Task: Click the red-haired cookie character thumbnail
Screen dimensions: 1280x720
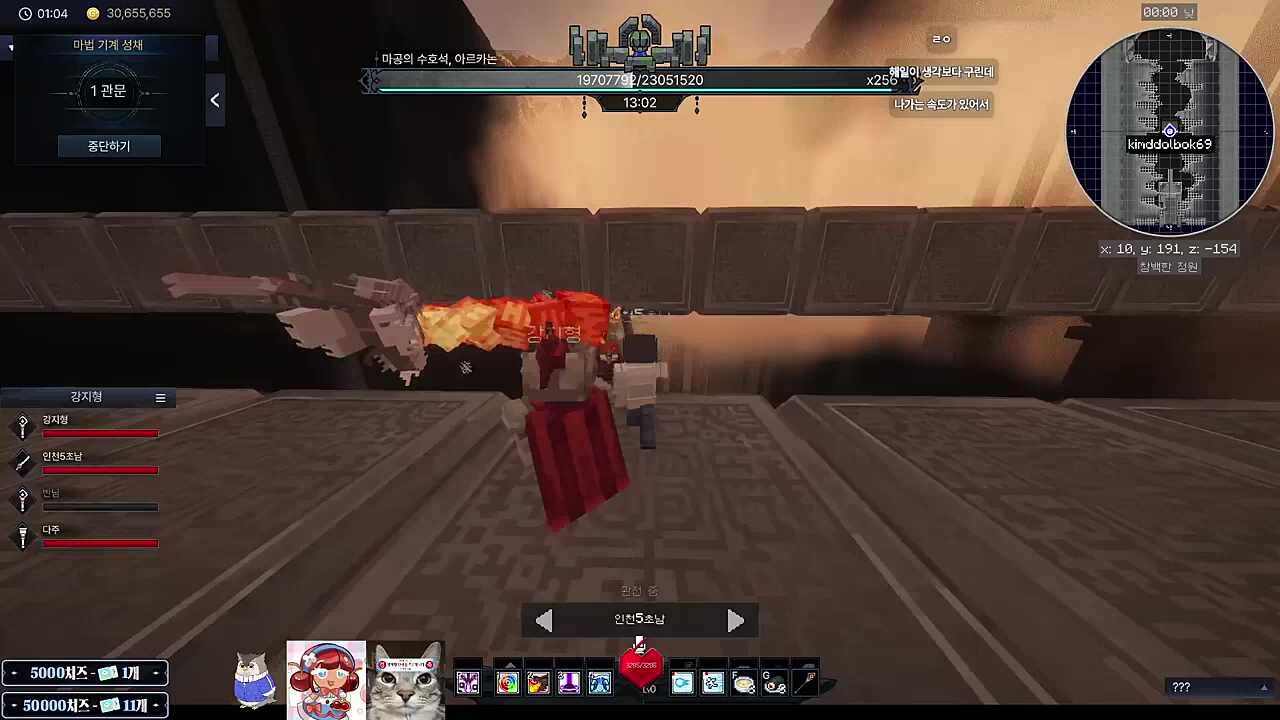Action: (326, 680)
